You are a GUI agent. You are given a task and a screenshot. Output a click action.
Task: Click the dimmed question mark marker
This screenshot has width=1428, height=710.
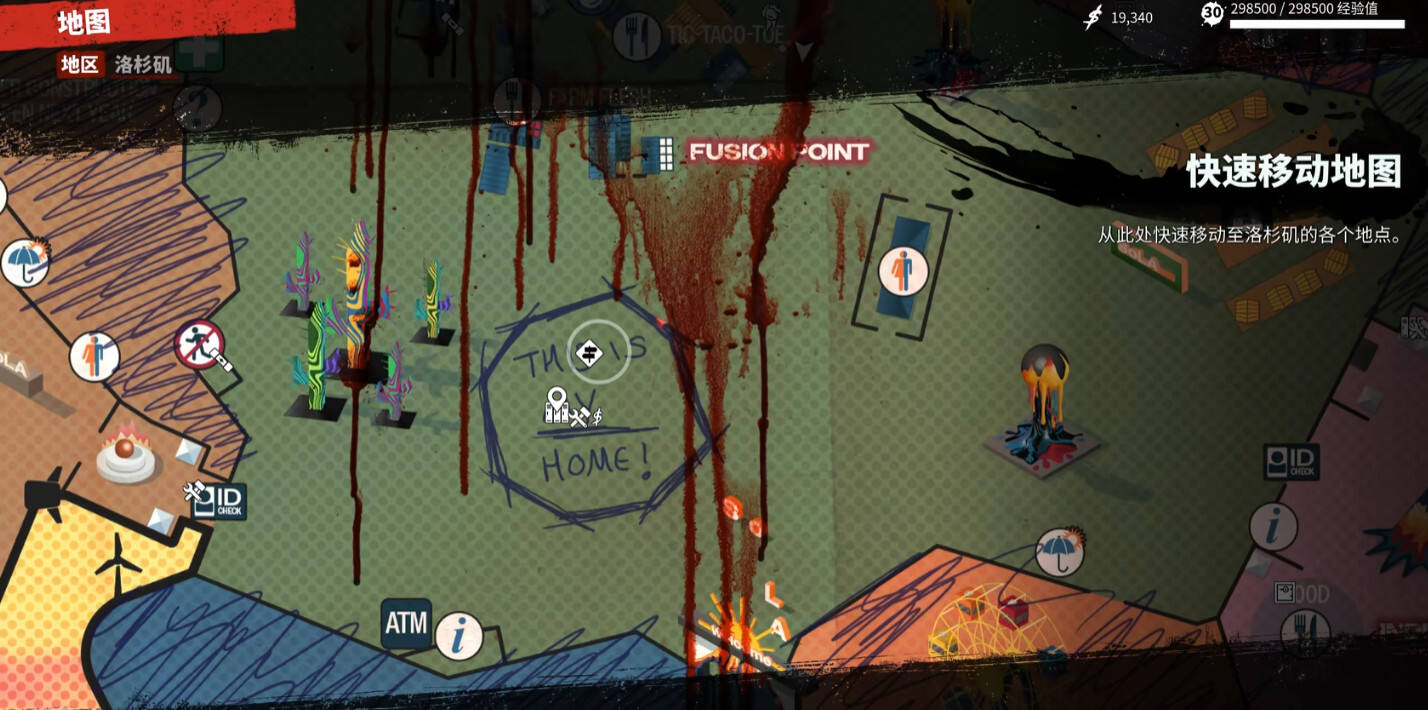197,107
